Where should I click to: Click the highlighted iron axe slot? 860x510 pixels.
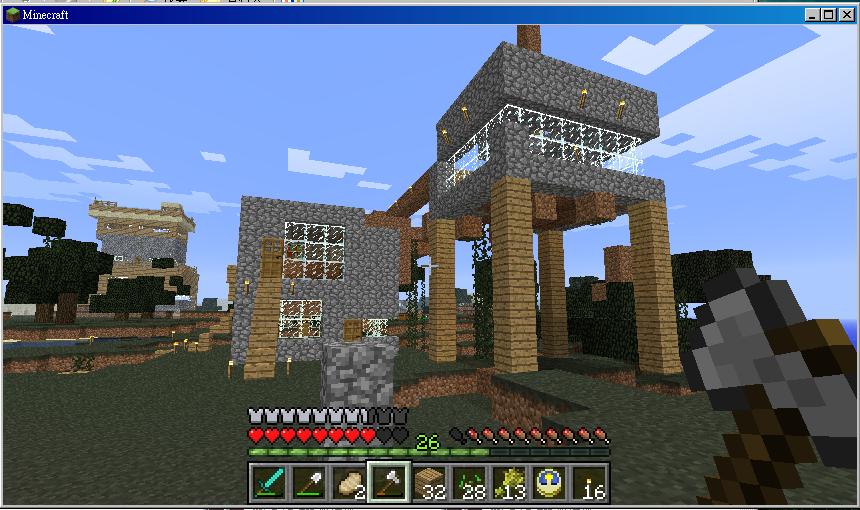pyautogui.click(x=388, y=483)
